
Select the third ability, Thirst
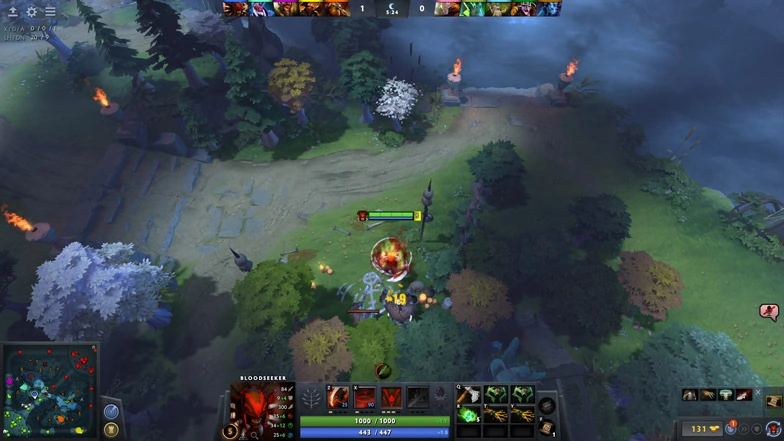coord(391,397)
